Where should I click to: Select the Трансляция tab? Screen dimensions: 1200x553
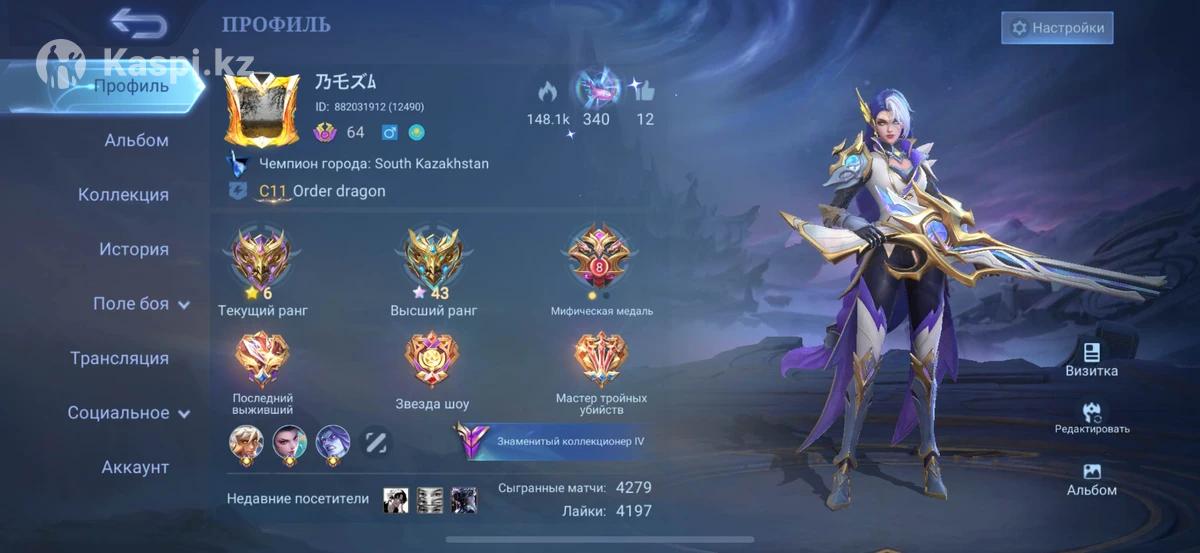click(x=119, y=358)
